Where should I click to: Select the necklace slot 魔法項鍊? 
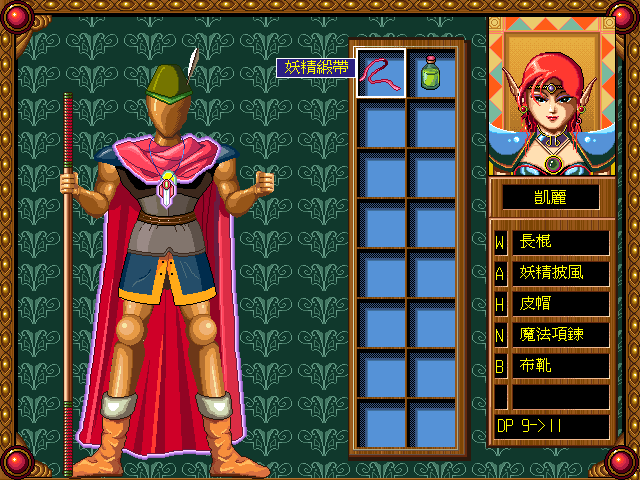pos(560,335)
